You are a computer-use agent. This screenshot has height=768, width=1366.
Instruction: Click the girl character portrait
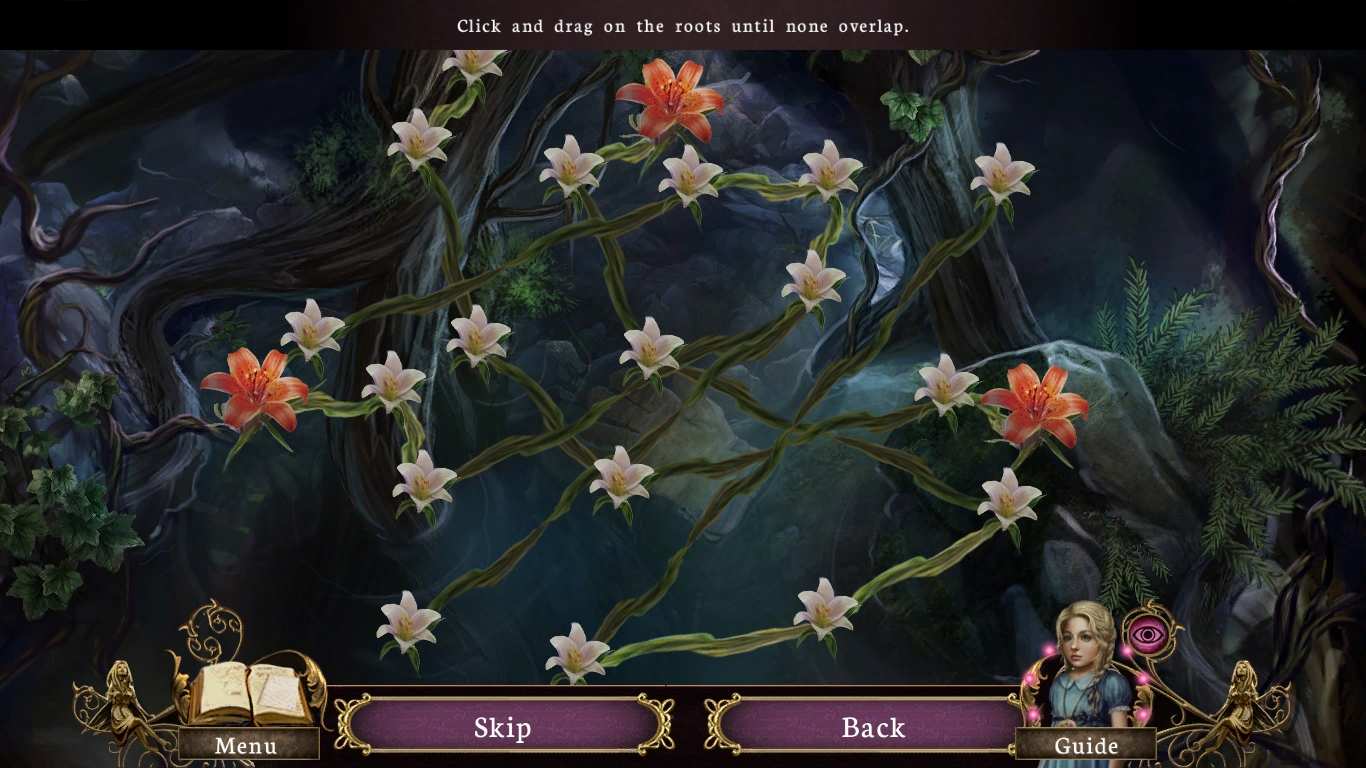[x=1082, y=660]
